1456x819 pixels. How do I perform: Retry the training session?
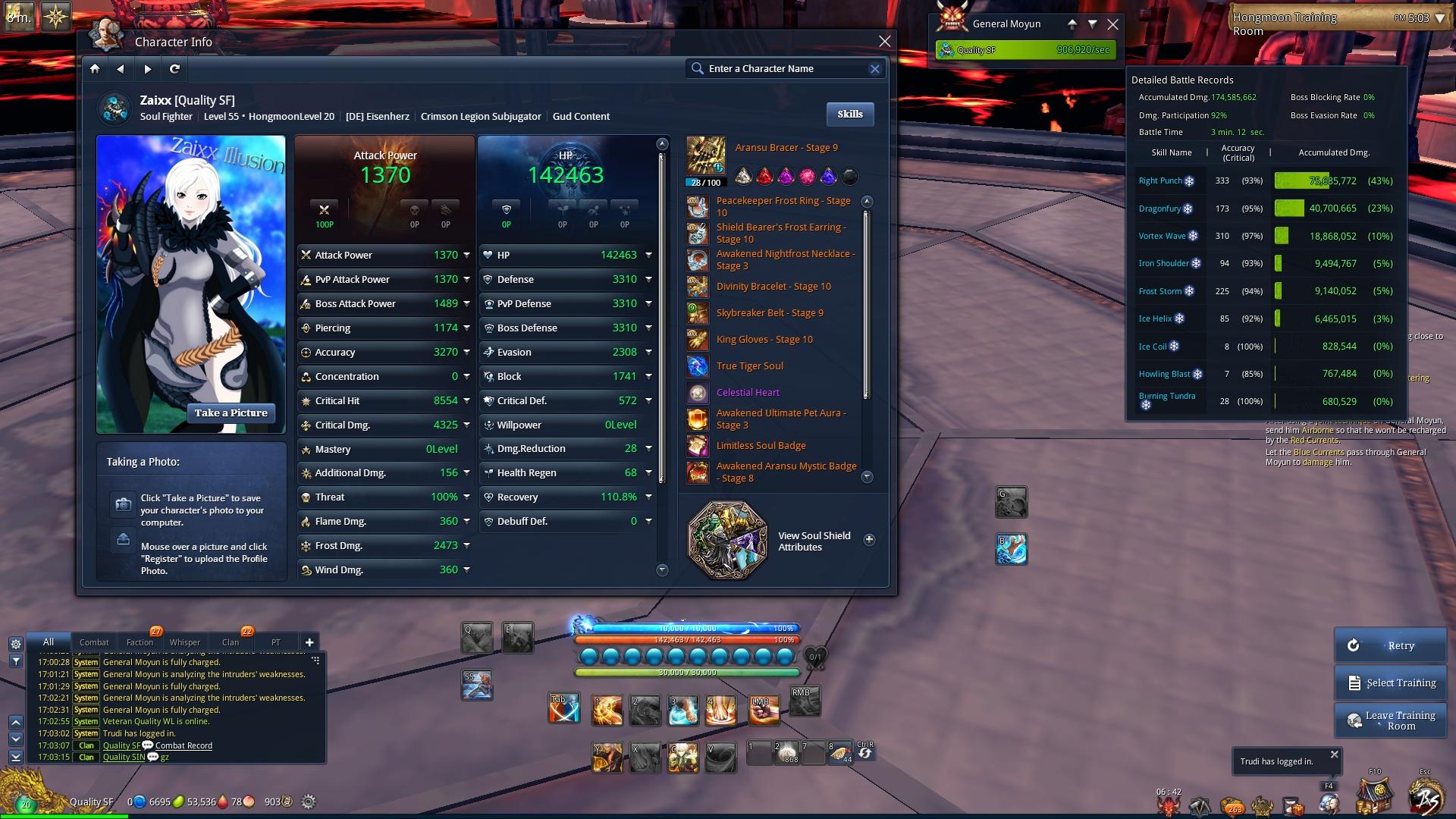1389,645
